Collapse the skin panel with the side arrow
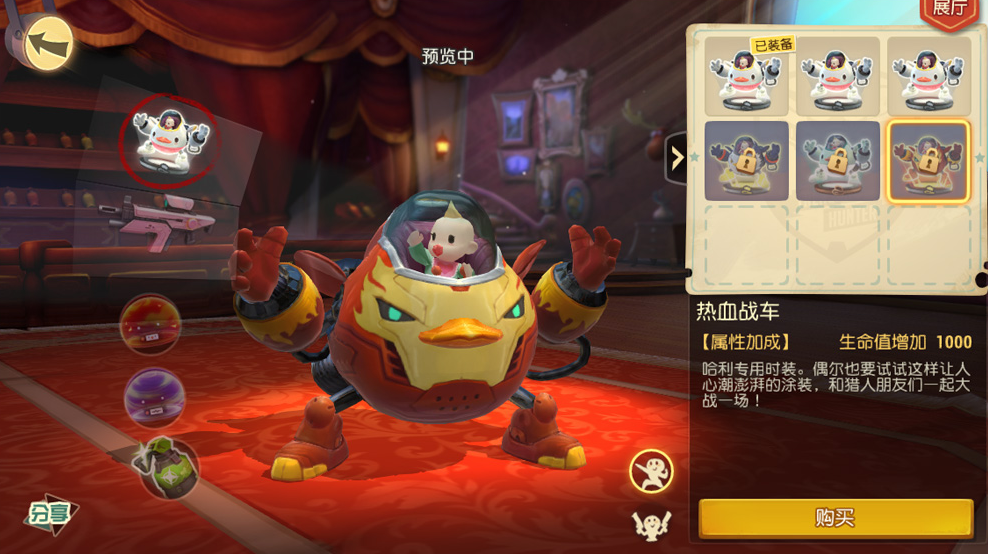The height and width of the screenshot is (554, 988). (677, 157)
